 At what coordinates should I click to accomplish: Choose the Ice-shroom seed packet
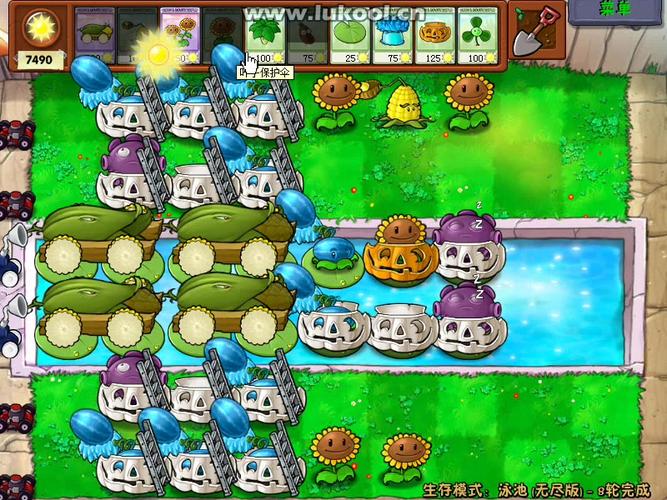pyautogui.click(x=392, y=35)
